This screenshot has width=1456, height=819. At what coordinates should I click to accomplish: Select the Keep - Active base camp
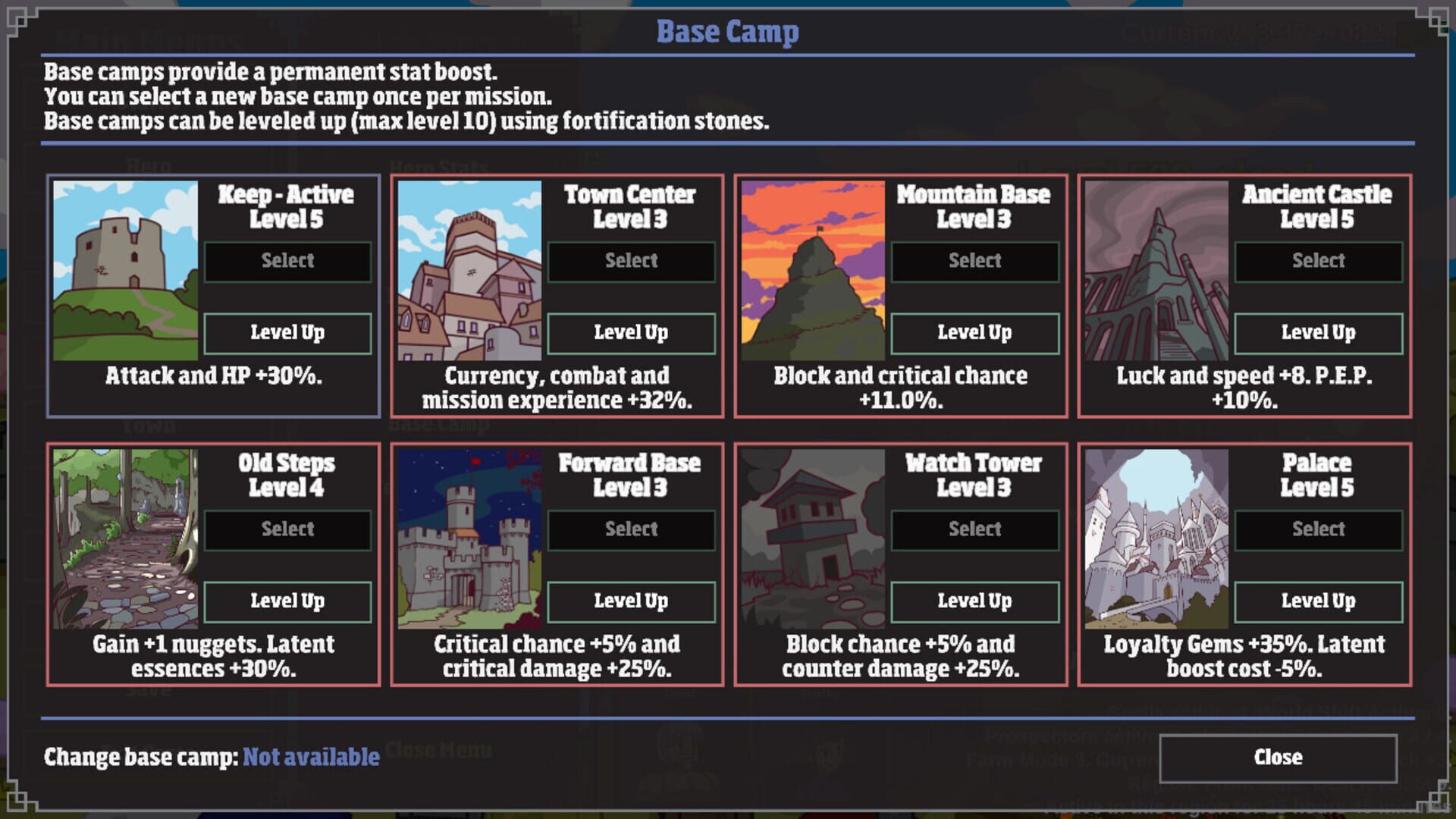(x=287, y=260)
